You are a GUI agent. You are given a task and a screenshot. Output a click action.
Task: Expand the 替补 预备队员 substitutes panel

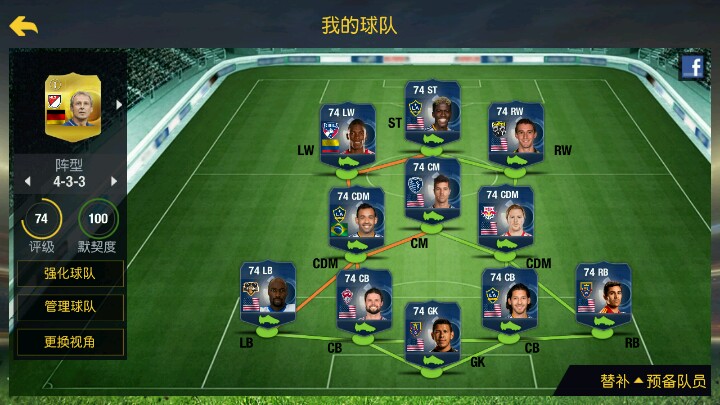[x=652, y=381]
